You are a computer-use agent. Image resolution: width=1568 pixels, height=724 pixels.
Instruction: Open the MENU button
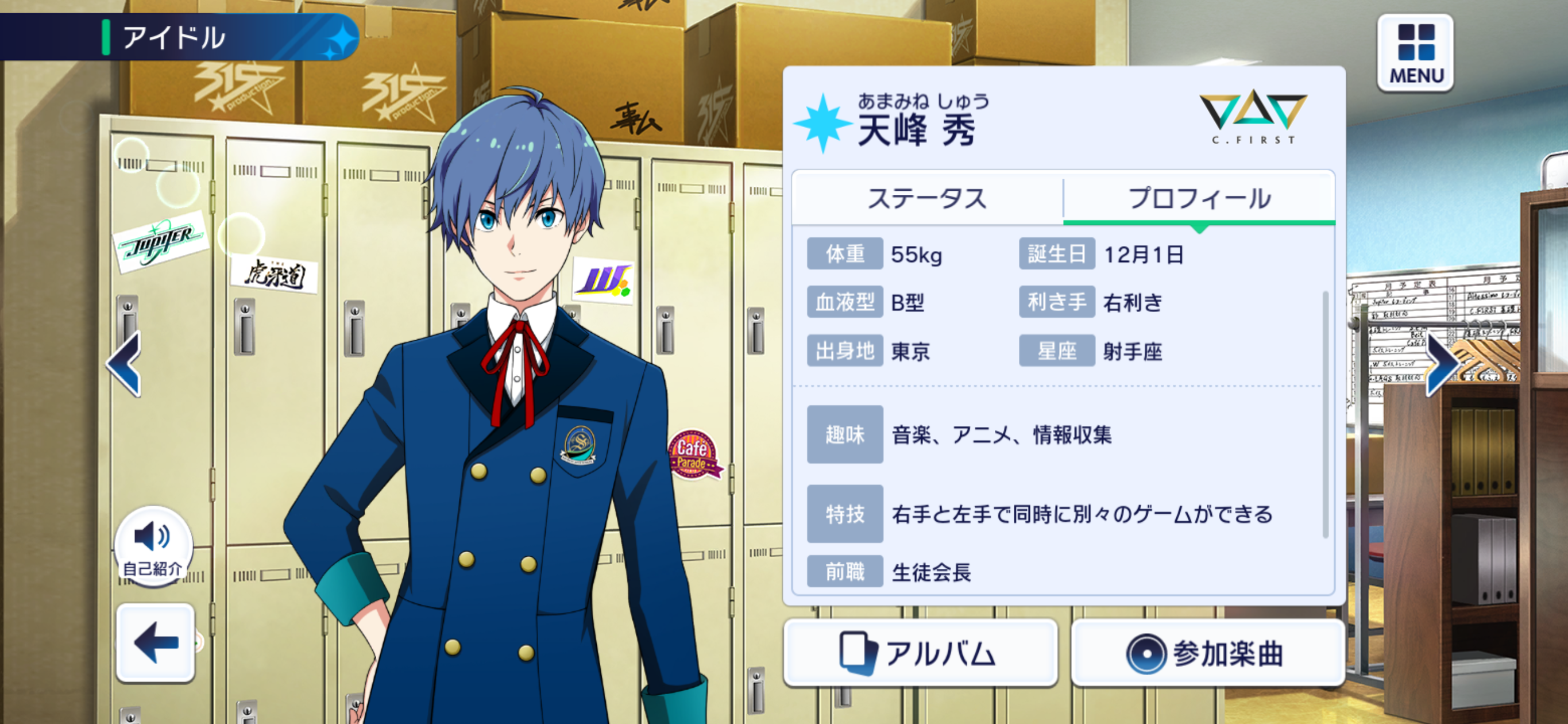tap(1415, 53)
